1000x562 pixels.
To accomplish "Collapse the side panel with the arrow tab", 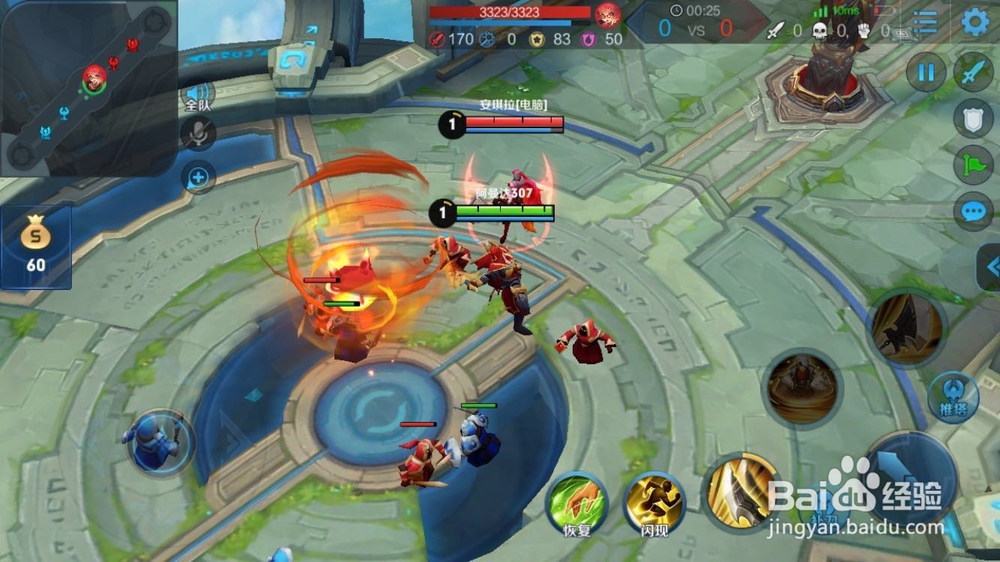I will click(989, 266).
